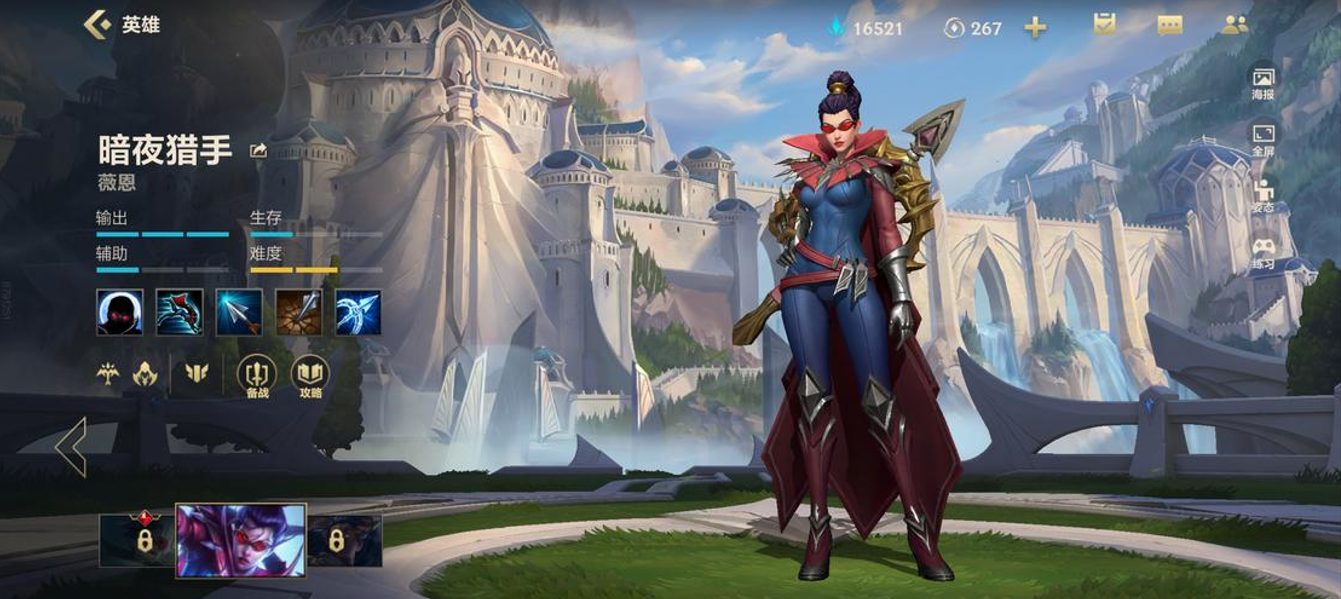Image resolution: width=1341 pixels, height=599 pixels.
Task: Open the 攻略 guide book button
Action: (x=310, y=377)
